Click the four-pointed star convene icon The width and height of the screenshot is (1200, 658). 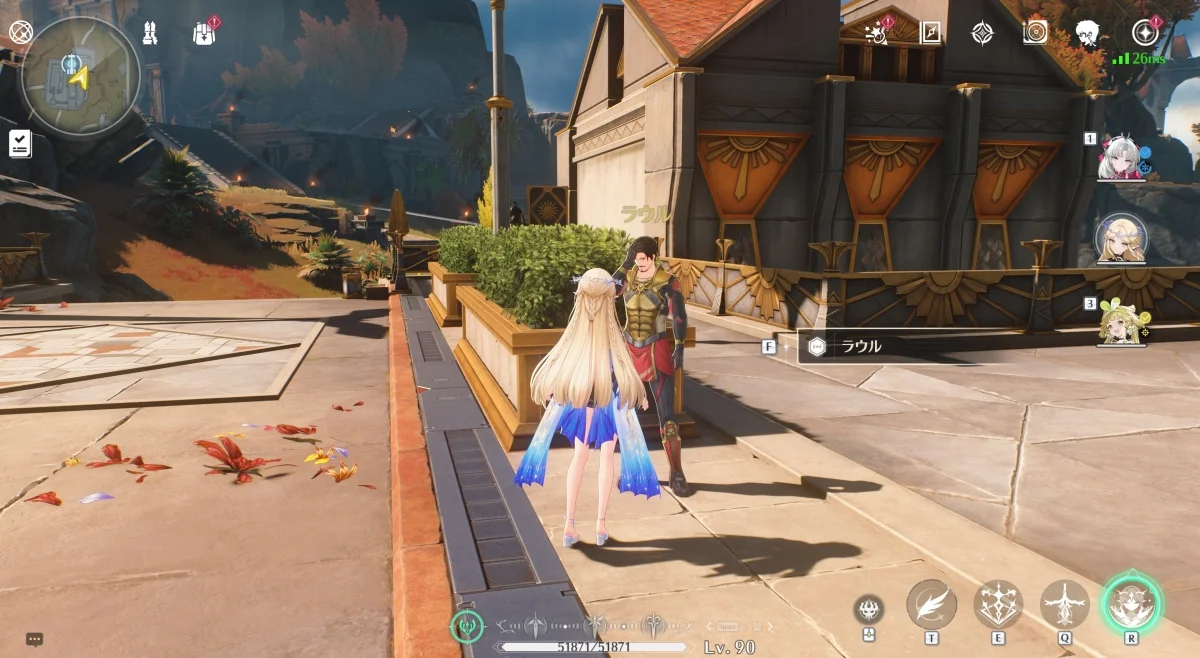982,33
